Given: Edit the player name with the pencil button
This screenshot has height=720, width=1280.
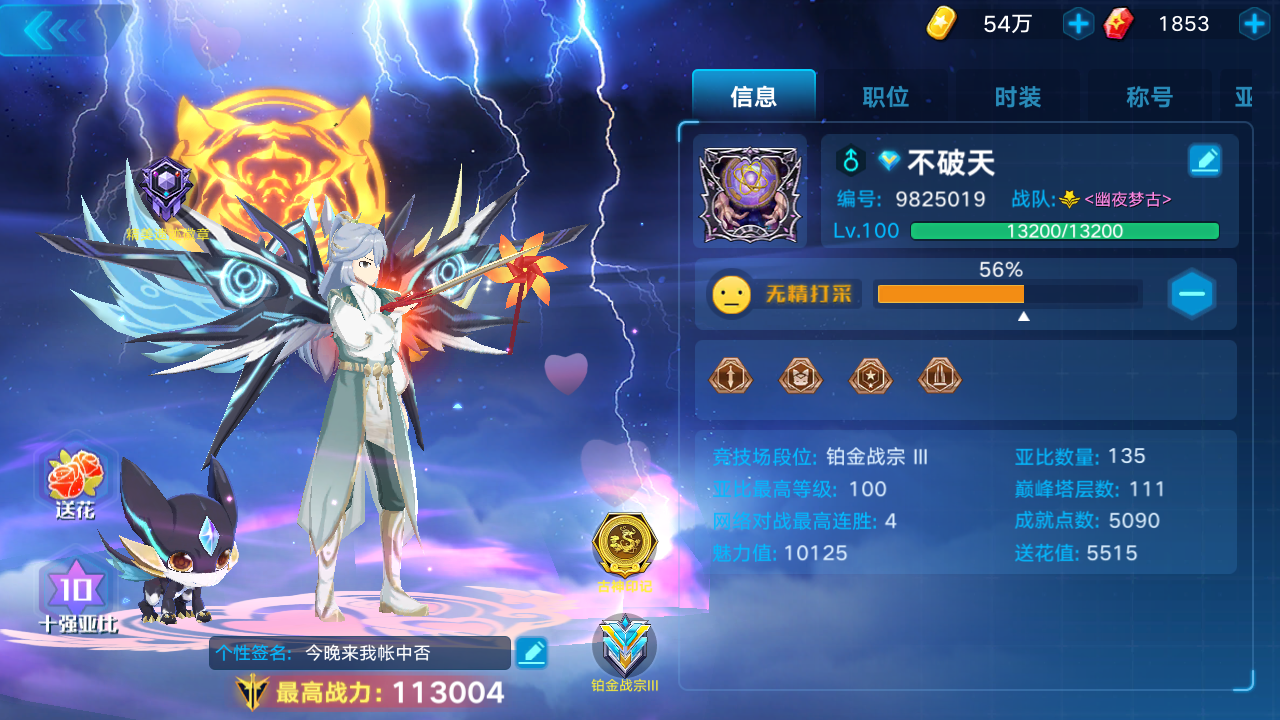Looking at the screenshot, I should (x=1203, y=160).
